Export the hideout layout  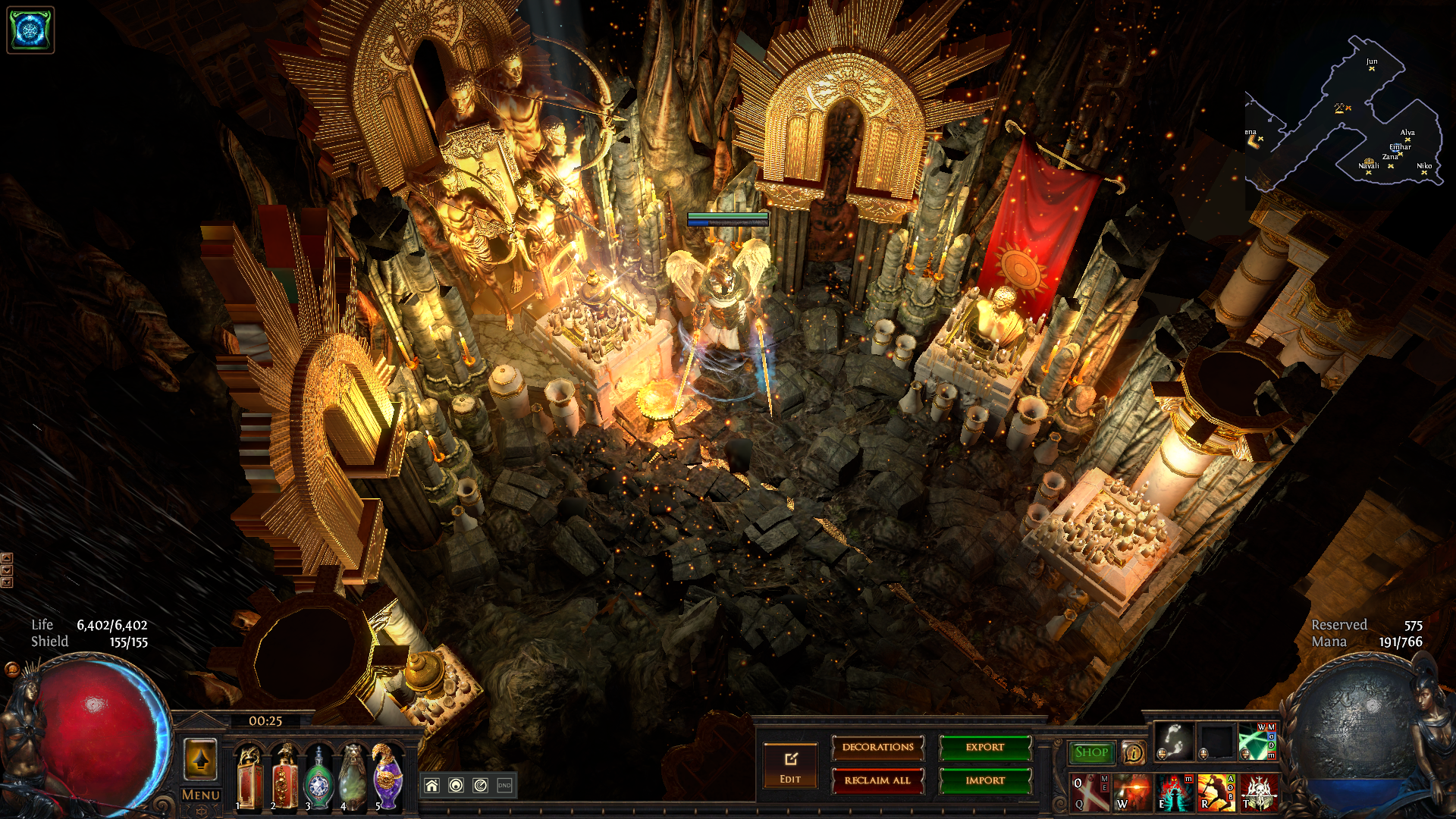[985, 748]
